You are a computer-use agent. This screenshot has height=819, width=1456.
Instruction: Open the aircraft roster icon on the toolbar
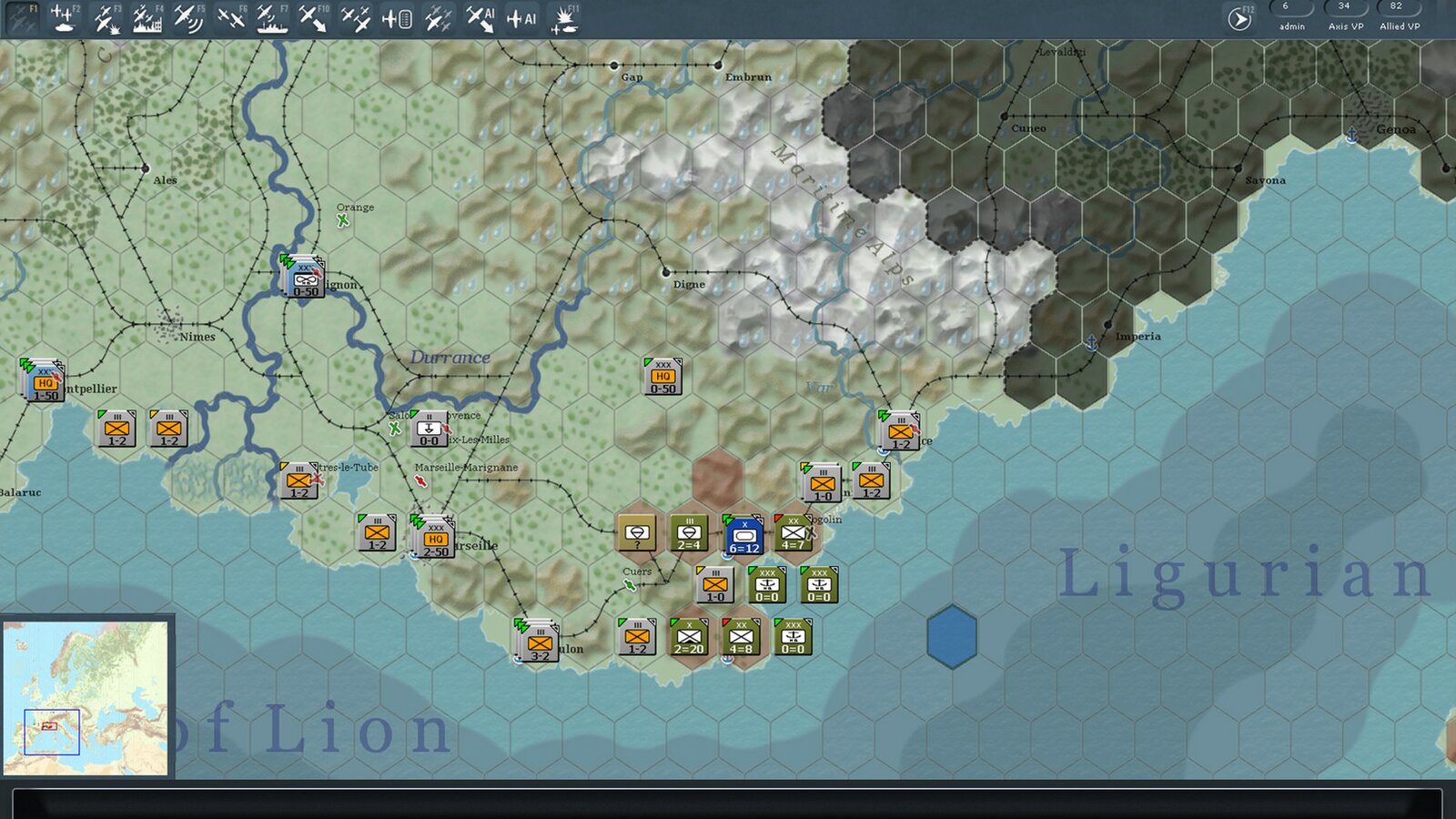click(x=398, y=16)
